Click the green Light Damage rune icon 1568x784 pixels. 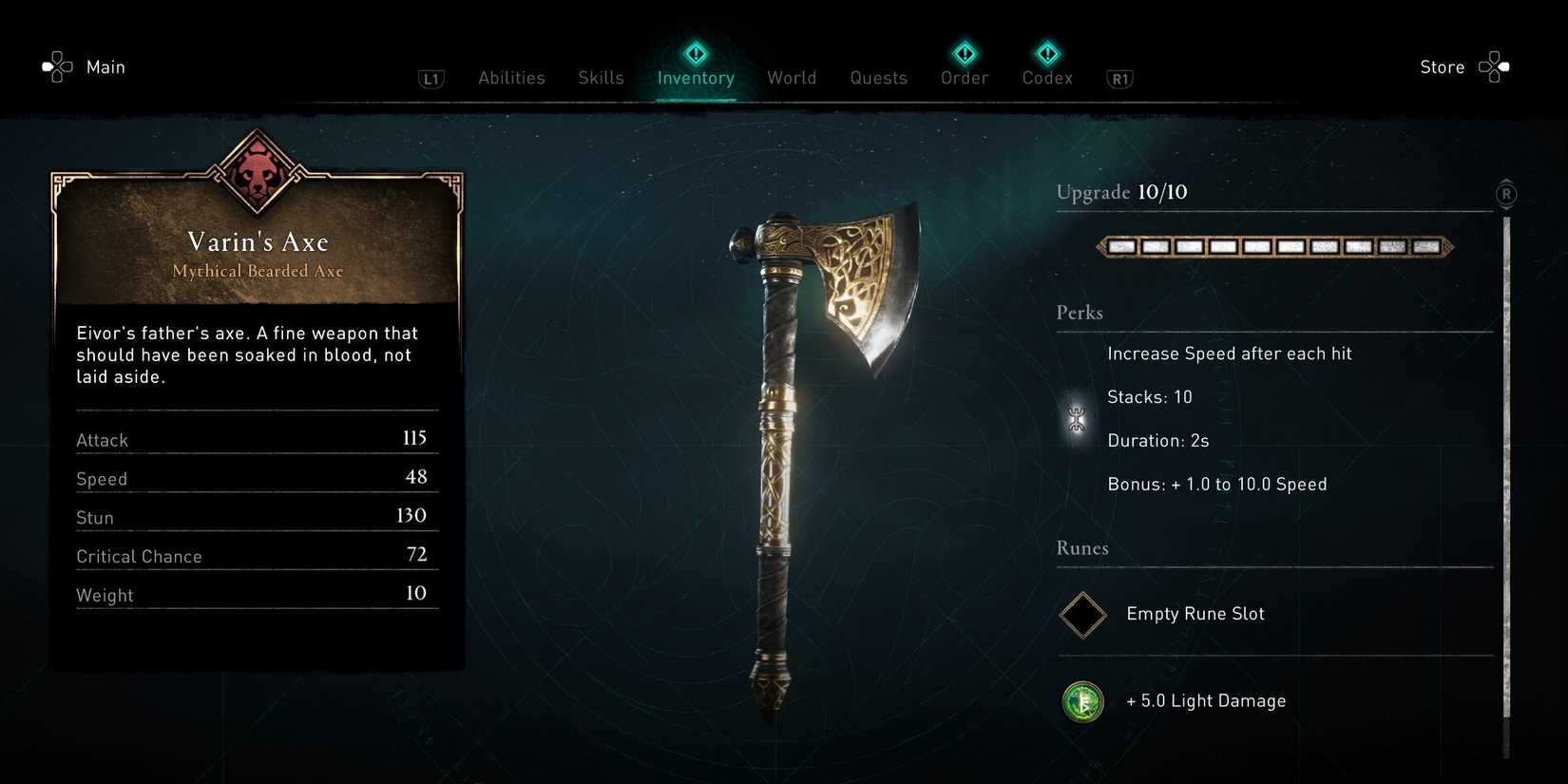[1083, 701]
